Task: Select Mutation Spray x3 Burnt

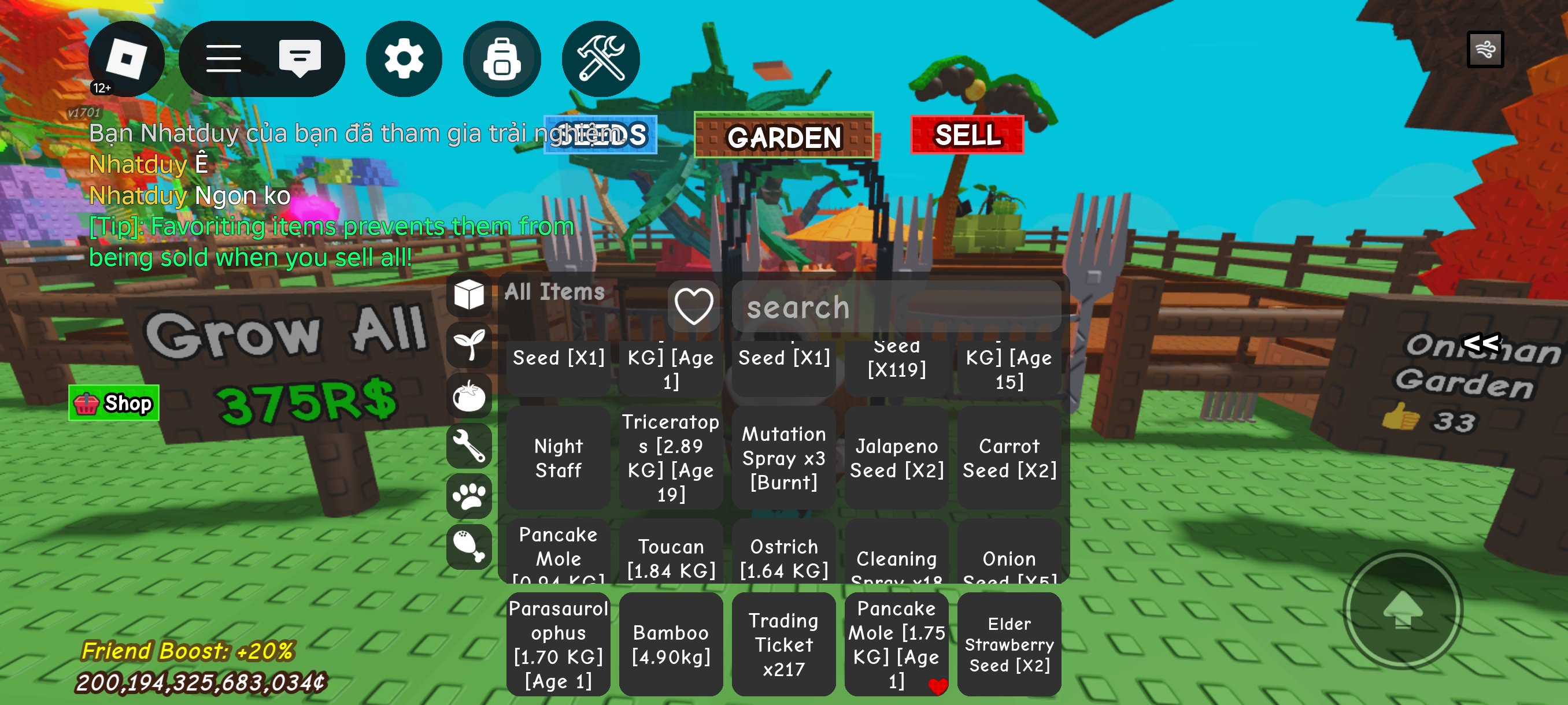Action: click(783, 458)
